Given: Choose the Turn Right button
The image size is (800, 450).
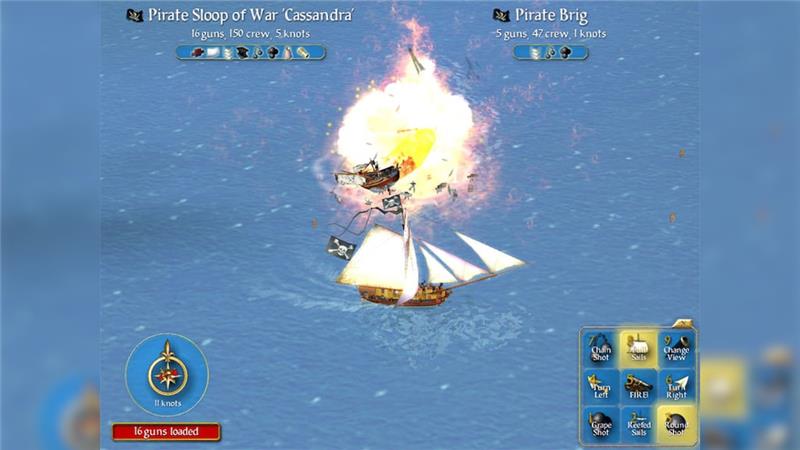Looking at the screenshot, I should pyautogui.click(x=676, y=386).
